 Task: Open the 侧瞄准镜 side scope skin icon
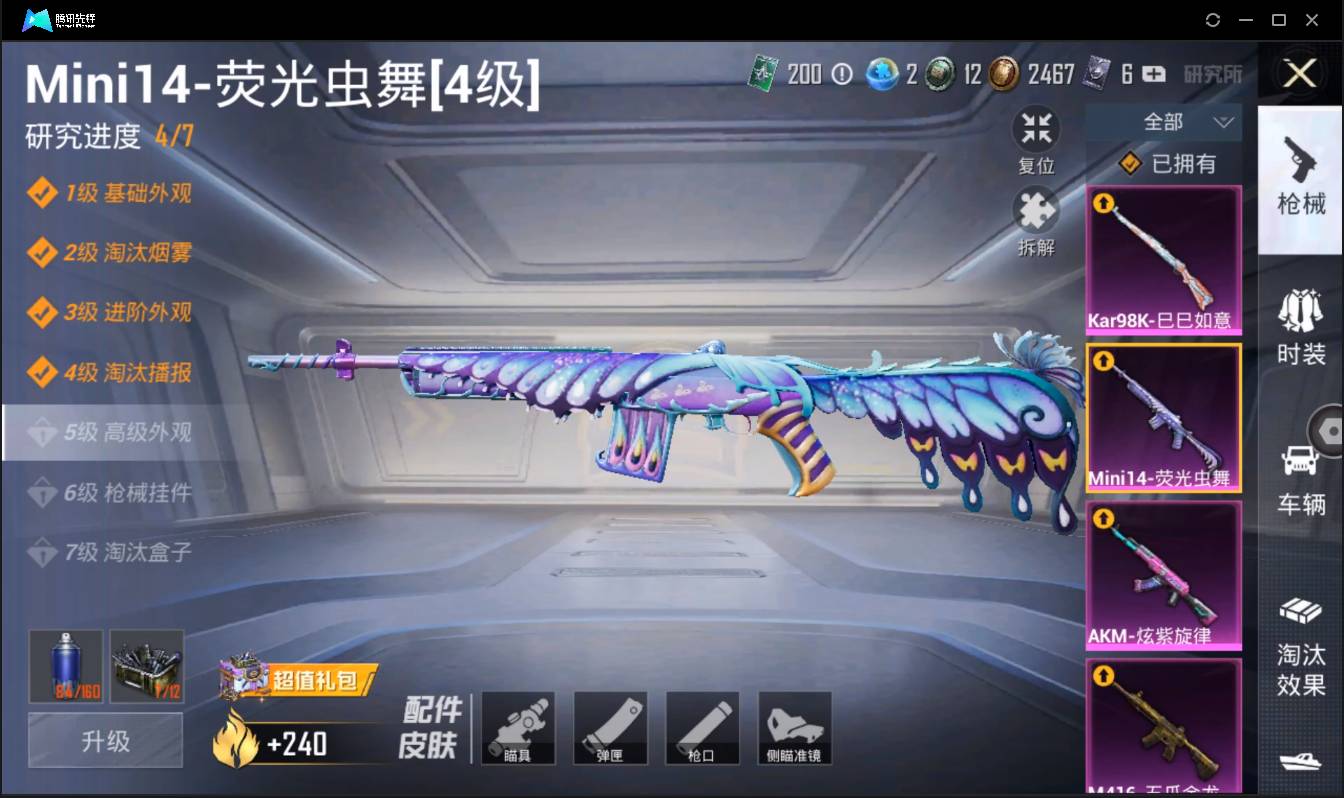(x=794, y=728)
